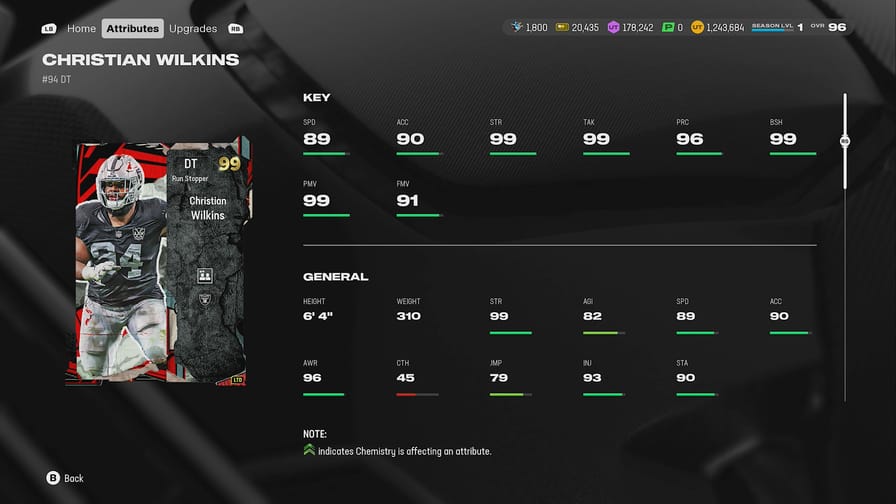Open the Upgrades tab
This screenshot has height=504, width=896.
(193, 29)
